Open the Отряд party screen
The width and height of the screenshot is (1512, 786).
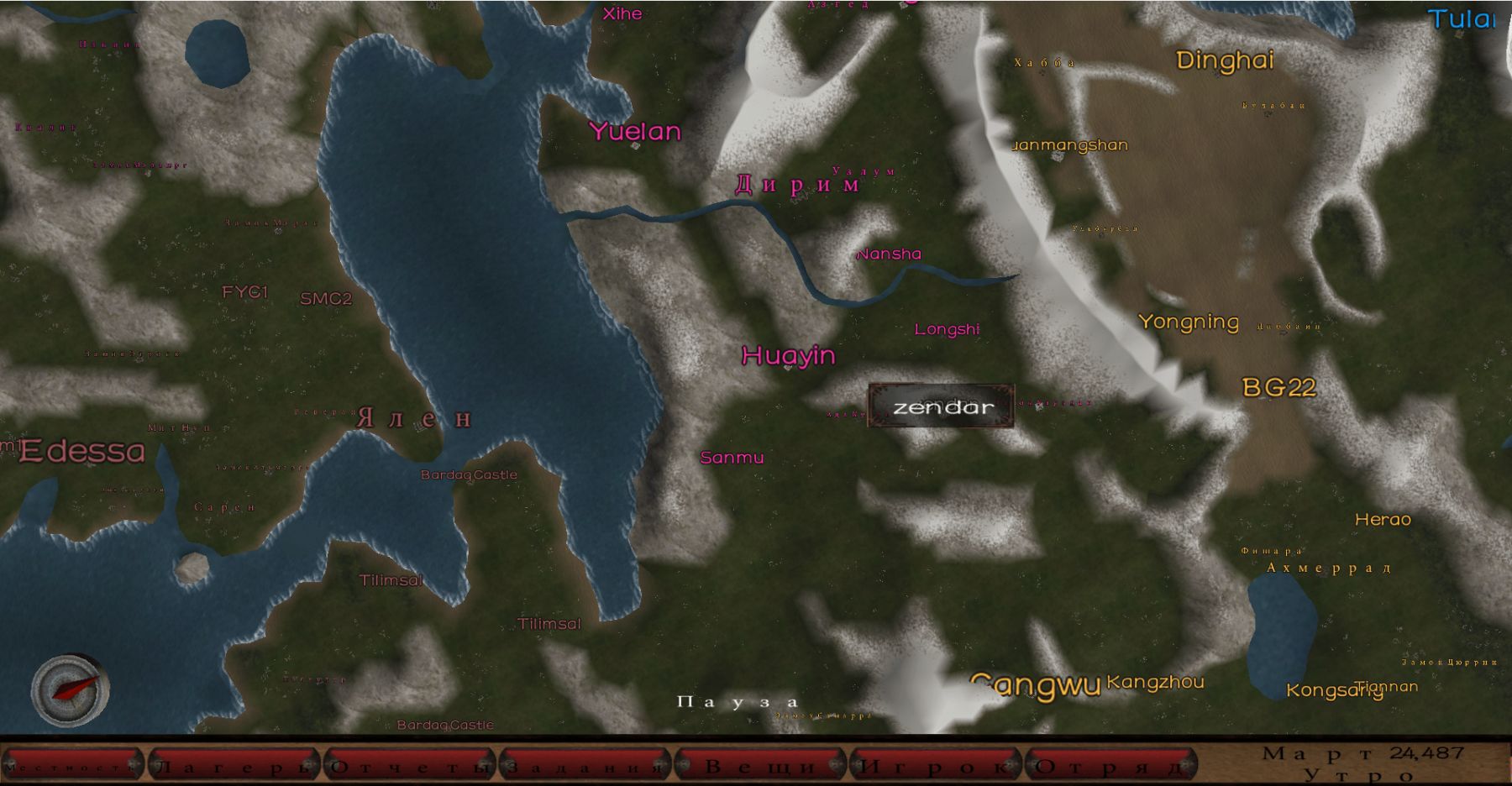[x=1111, y=765]
